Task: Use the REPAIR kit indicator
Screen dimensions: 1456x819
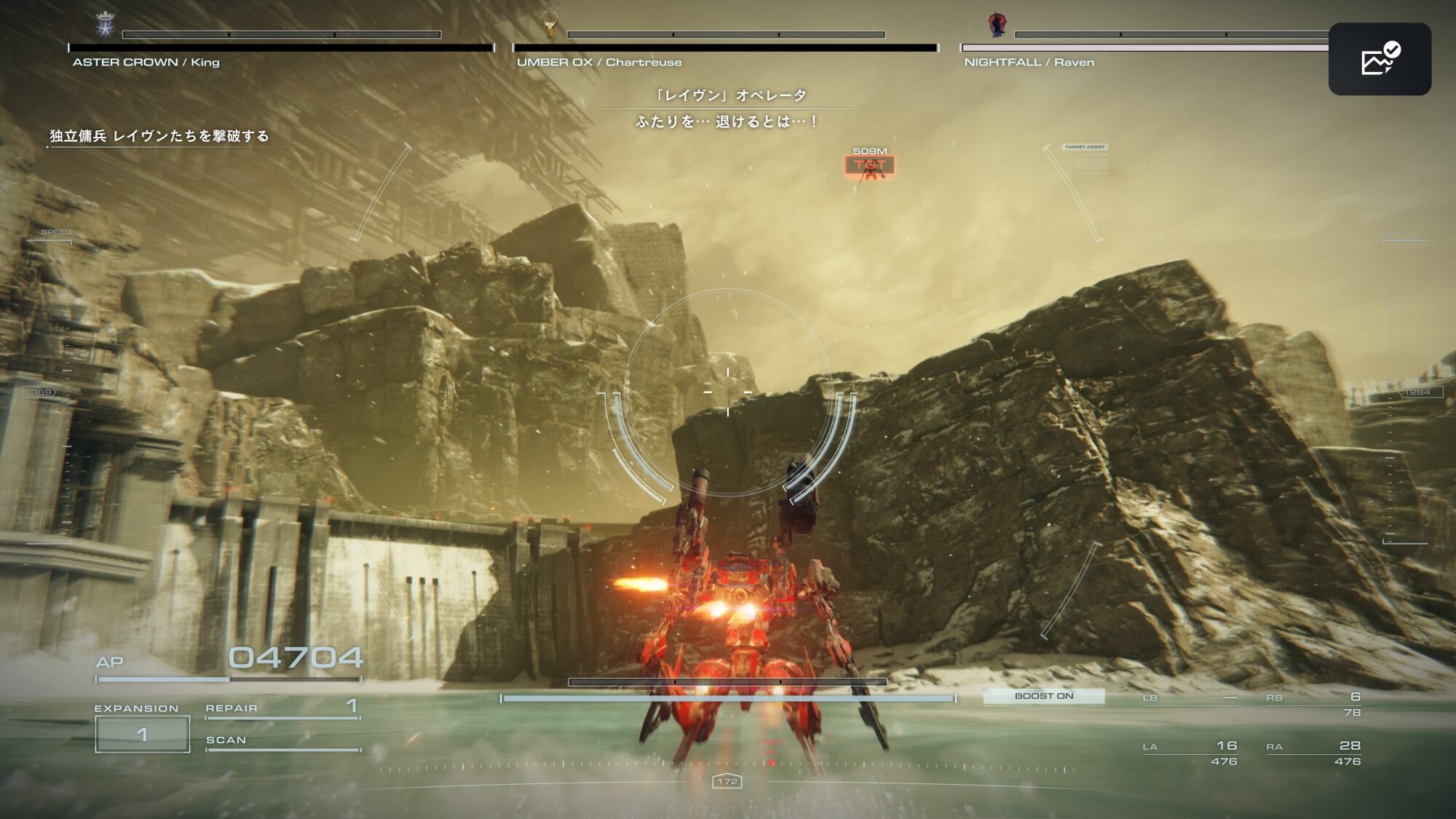Action: point(282,708)
